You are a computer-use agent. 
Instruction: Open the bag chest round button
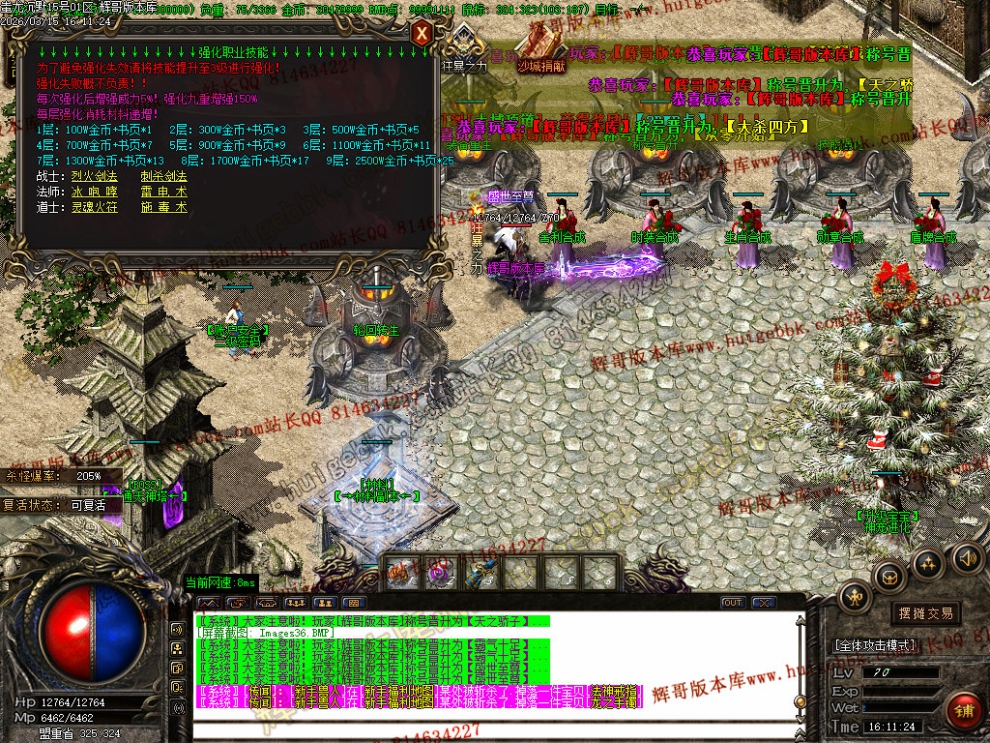pyautogui.click(x=889, y=577)
